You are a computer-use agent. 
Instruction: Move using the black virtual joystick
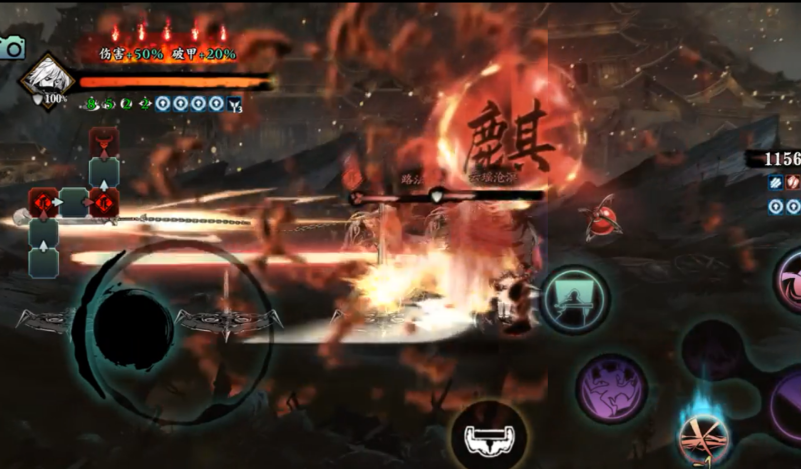pos(133,330)
